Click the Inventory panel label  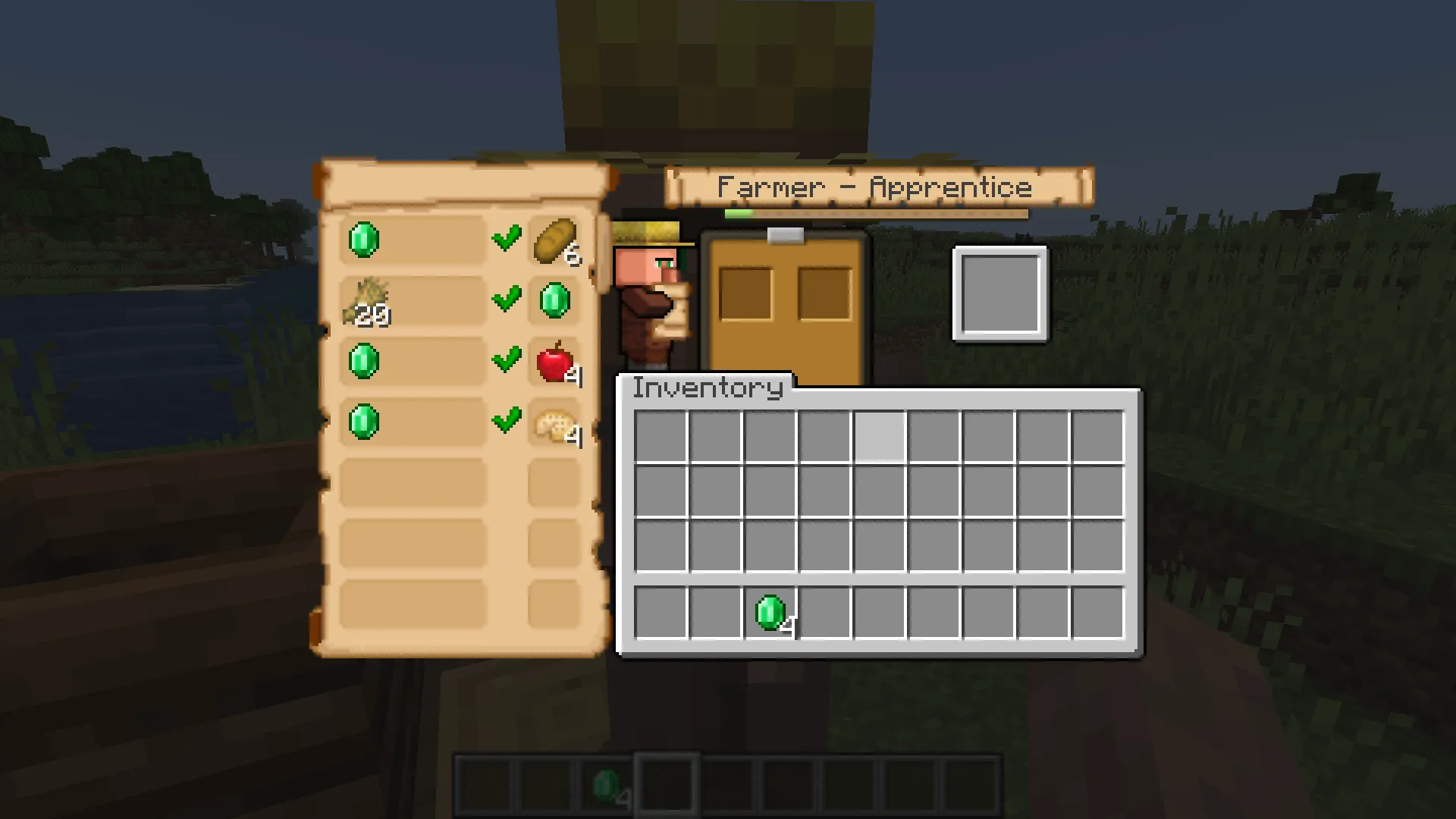pos(705,388)
